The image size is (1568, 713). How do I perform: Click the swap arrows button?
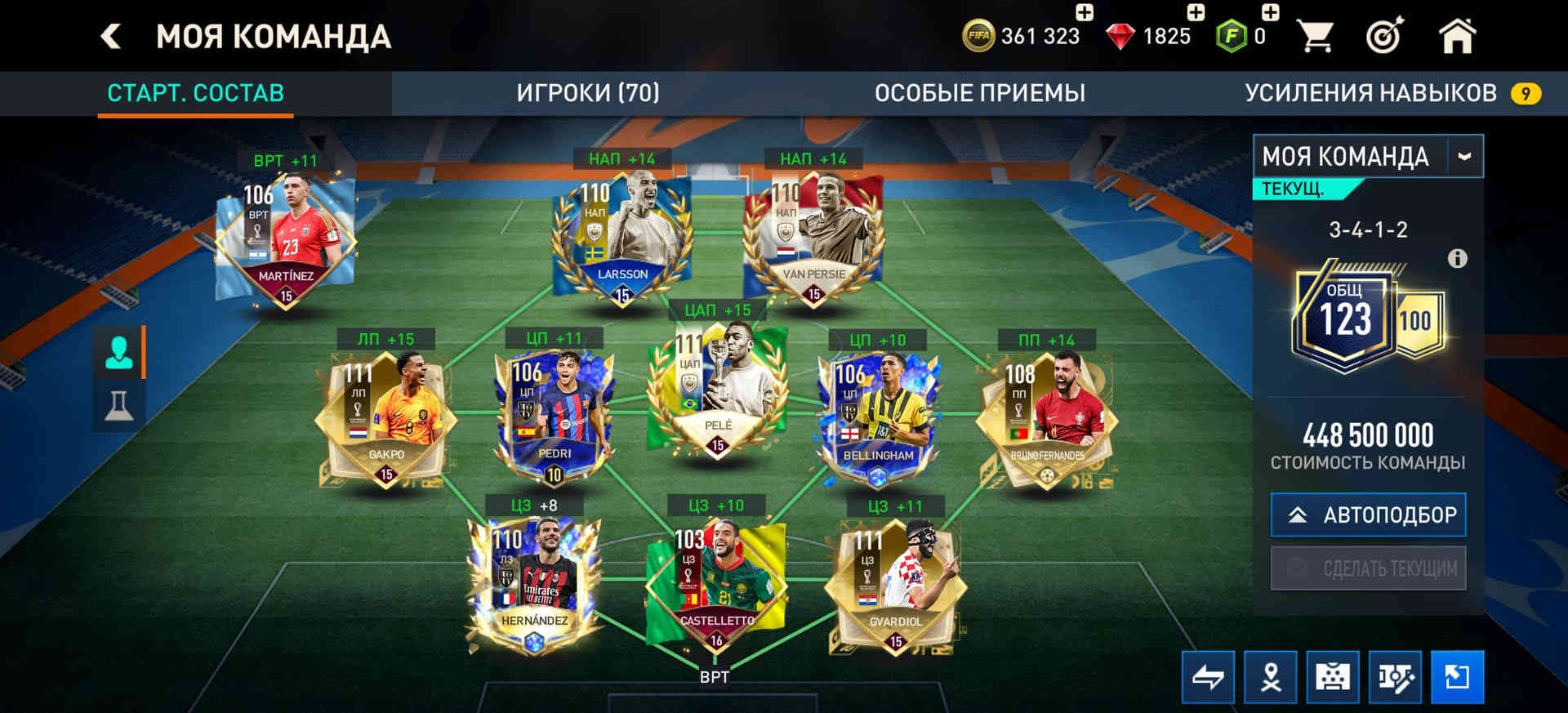[1207, 677]
